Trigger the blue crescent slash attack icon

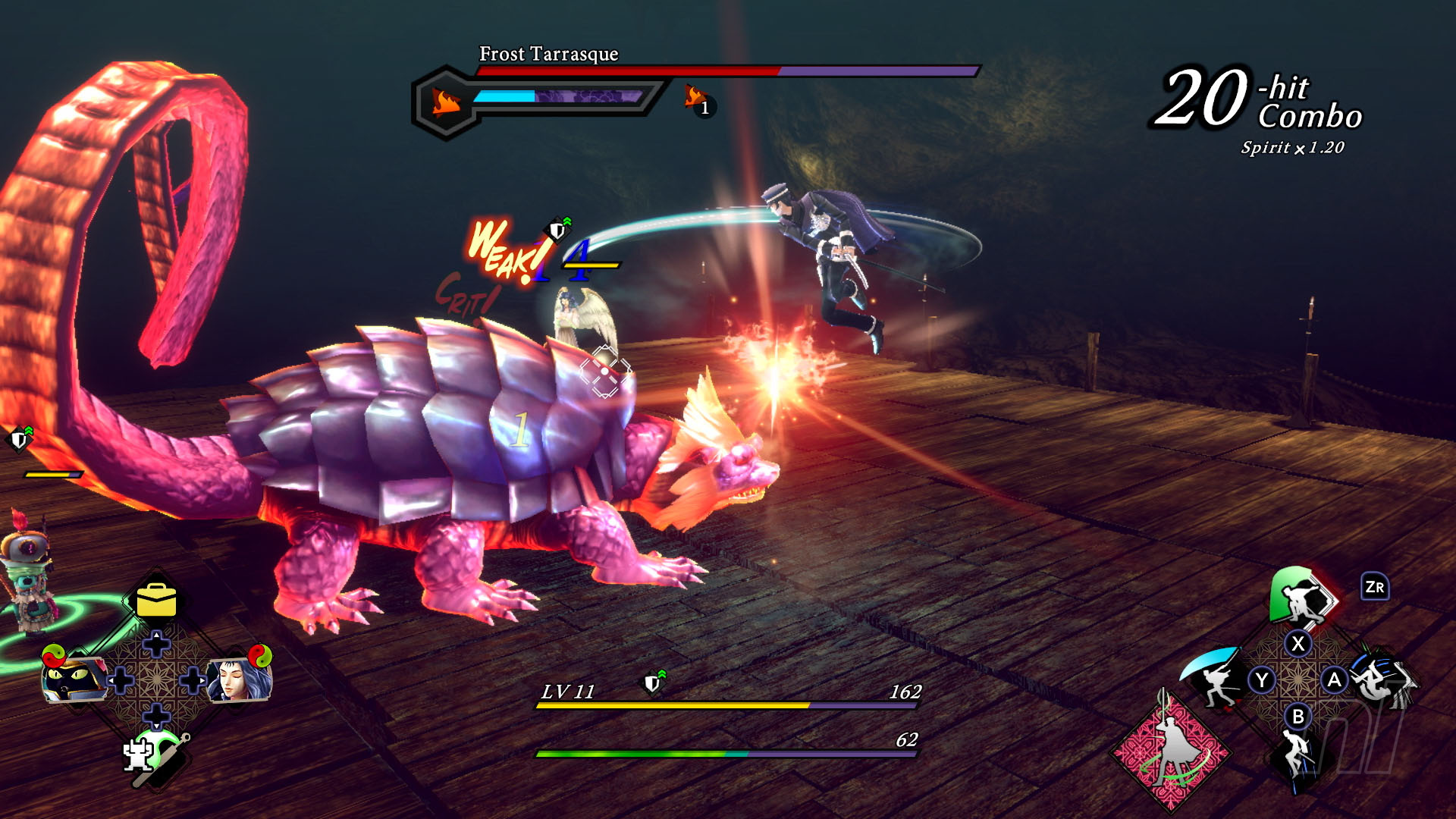[1215, 676]
